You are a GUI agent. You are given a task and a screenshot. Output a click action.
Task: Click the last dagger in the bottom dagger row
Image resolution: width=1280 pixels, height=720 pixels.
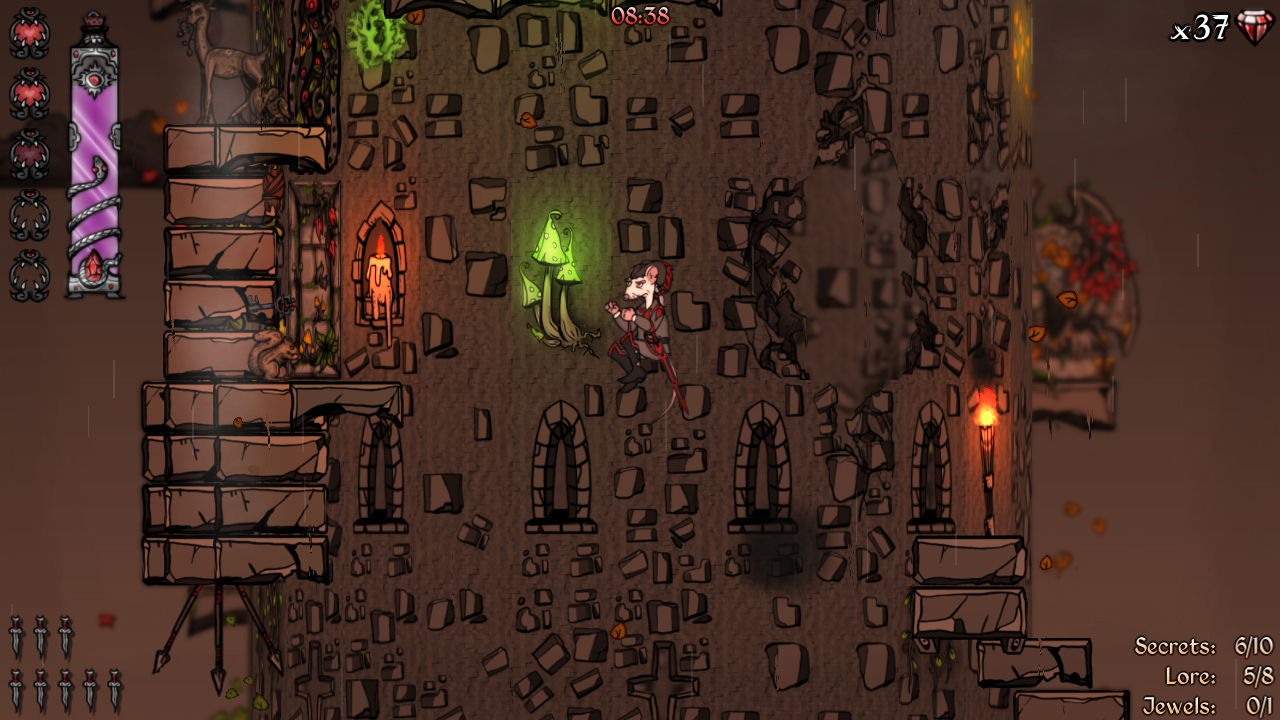pyautogui.click(x=113, y=686)
